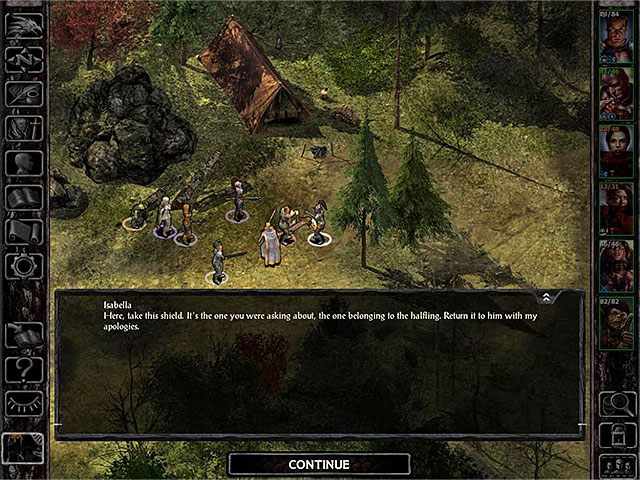The height and width of the screenshot is (480, 640).
Task: Select the third party member portrait
Action: 615,152
